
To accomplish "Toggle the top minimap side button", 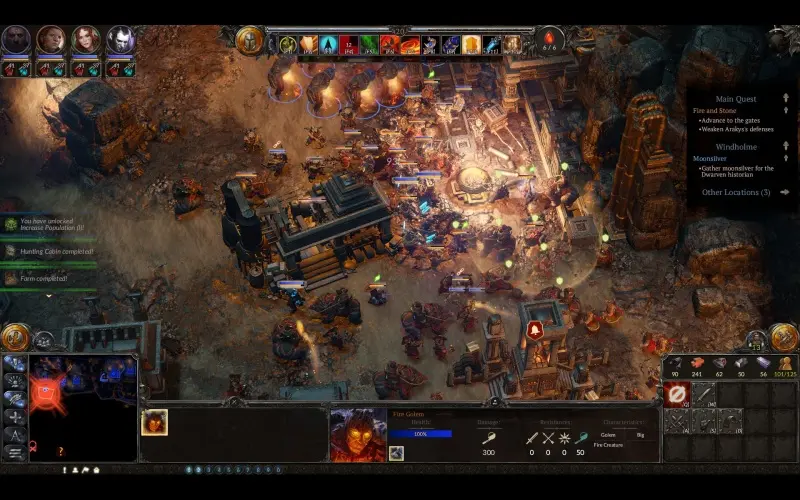I will coord(14,364).
